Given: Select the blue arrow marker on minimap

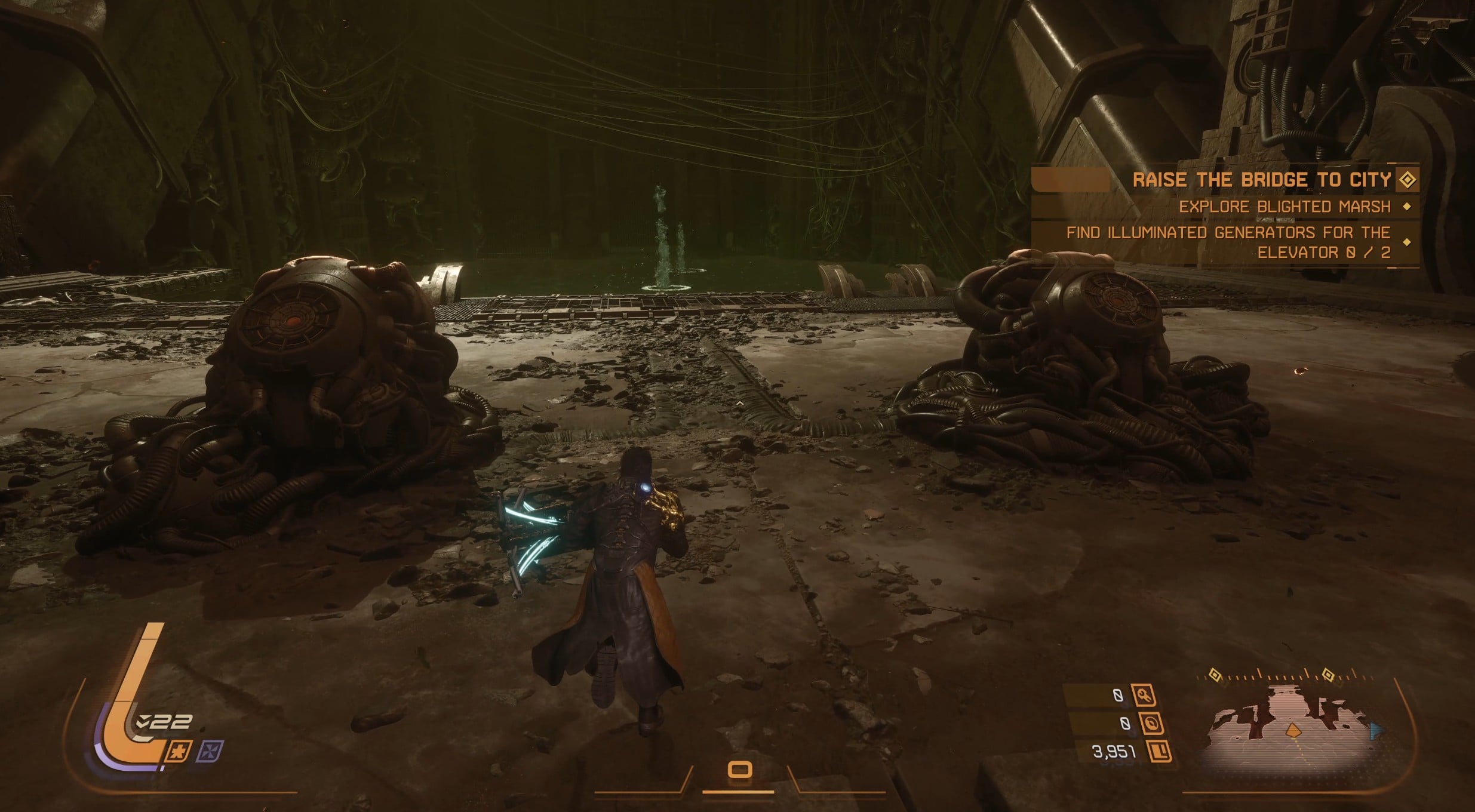Looking at the screenshot, I should click(x=1376, y=730).
